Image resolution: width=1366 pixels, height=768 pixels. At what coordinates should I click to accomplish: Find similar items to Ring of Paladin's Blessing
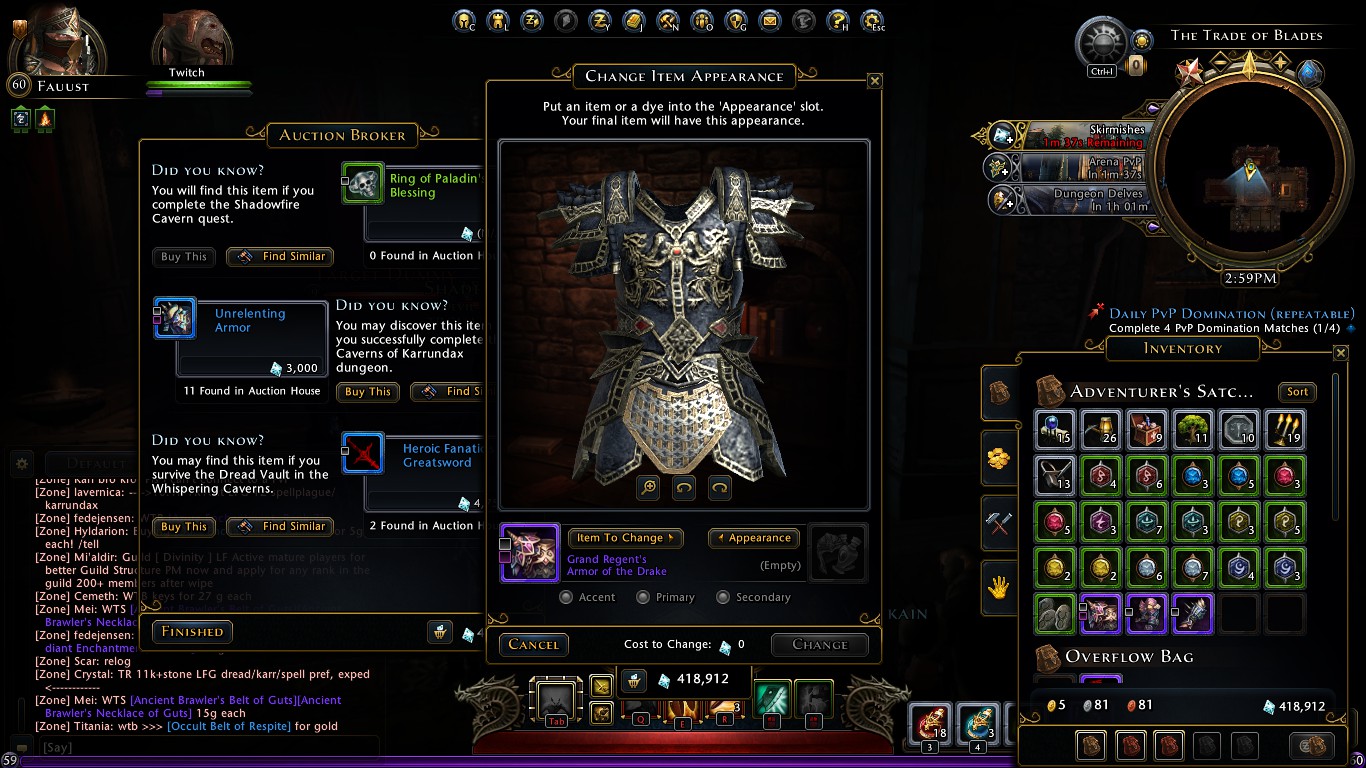tap(280, 257)
